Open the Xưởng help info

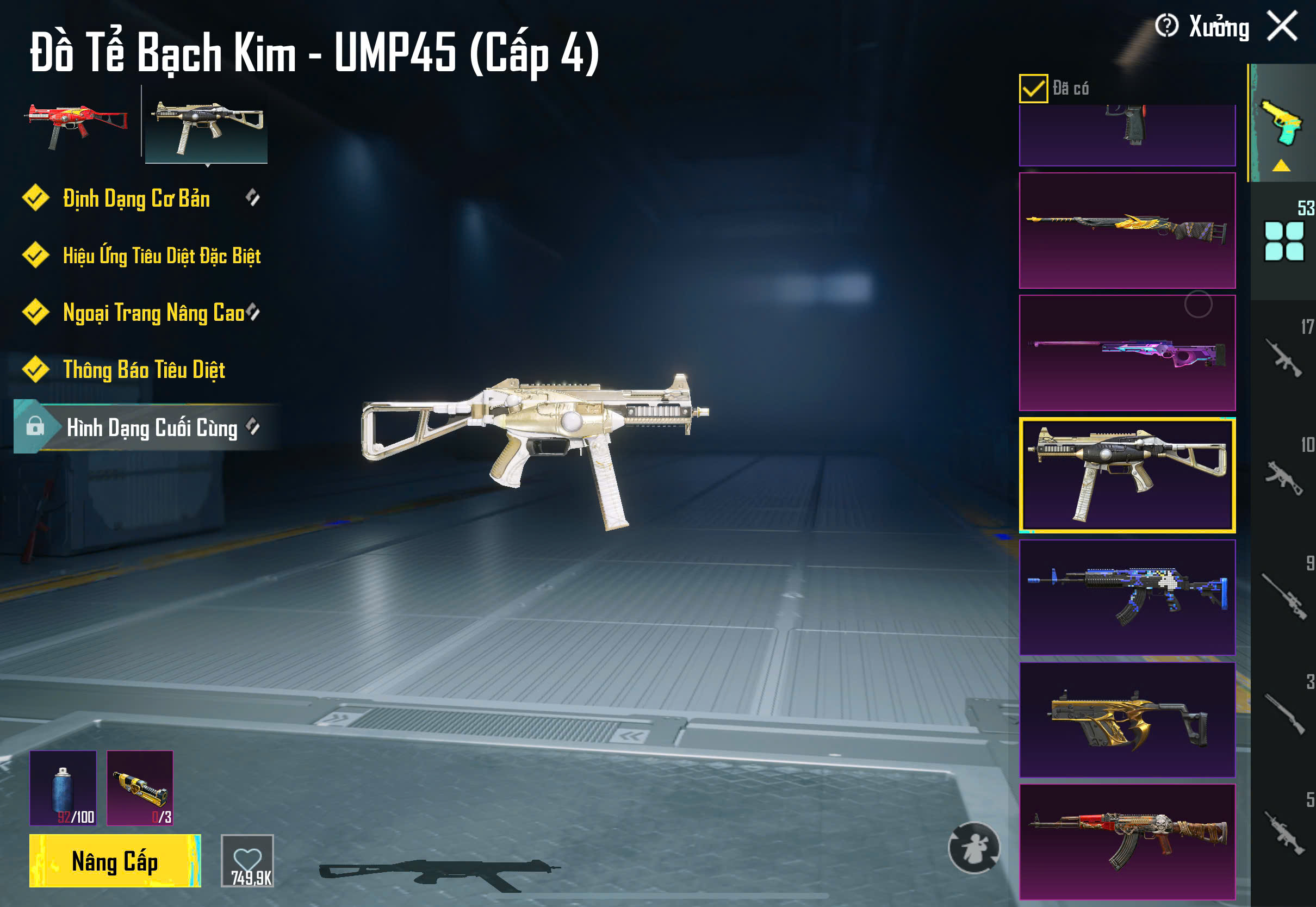[x=1166, y=26]
